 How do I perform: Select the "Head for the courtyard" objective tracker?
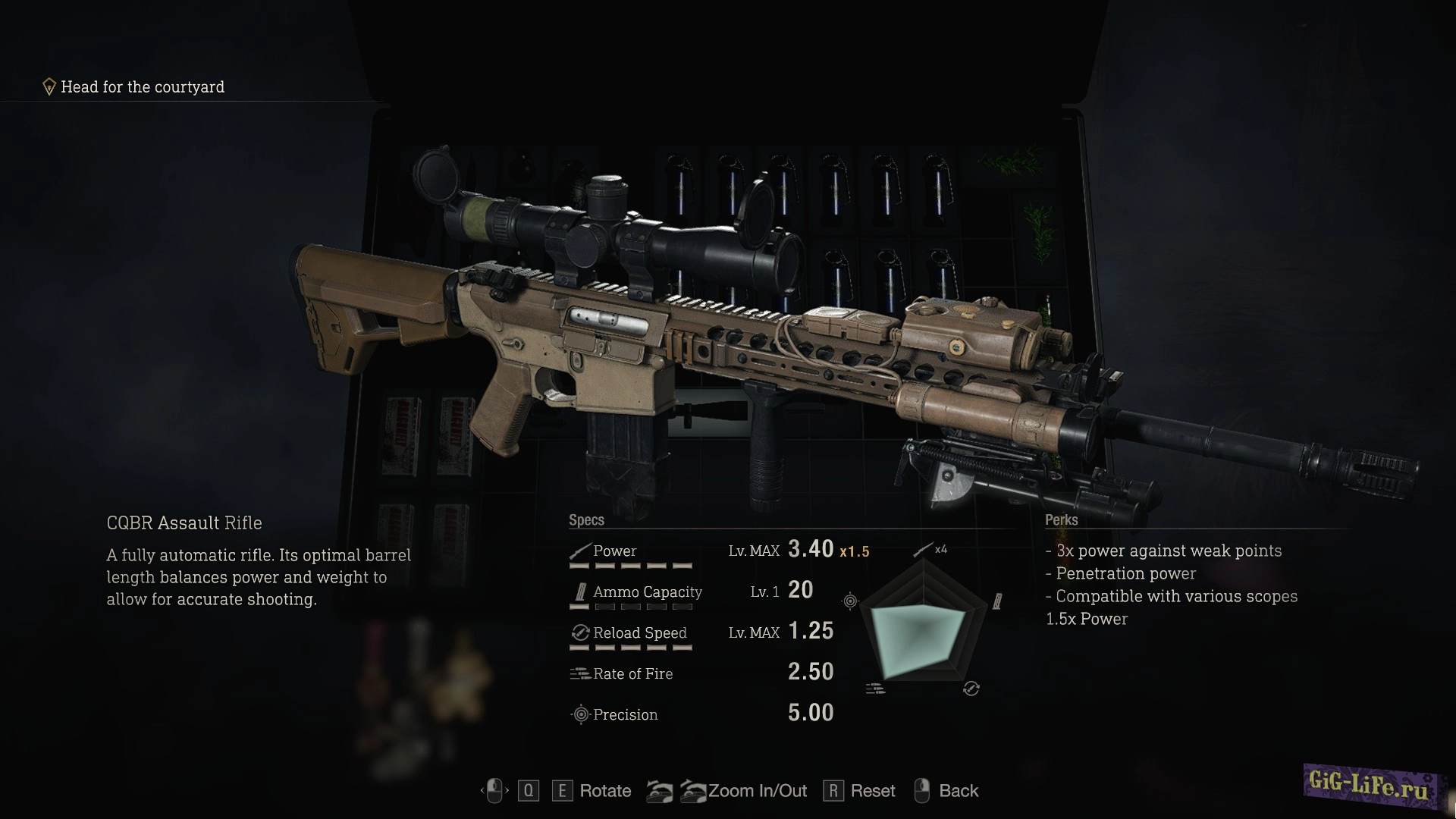pos(134,87)
